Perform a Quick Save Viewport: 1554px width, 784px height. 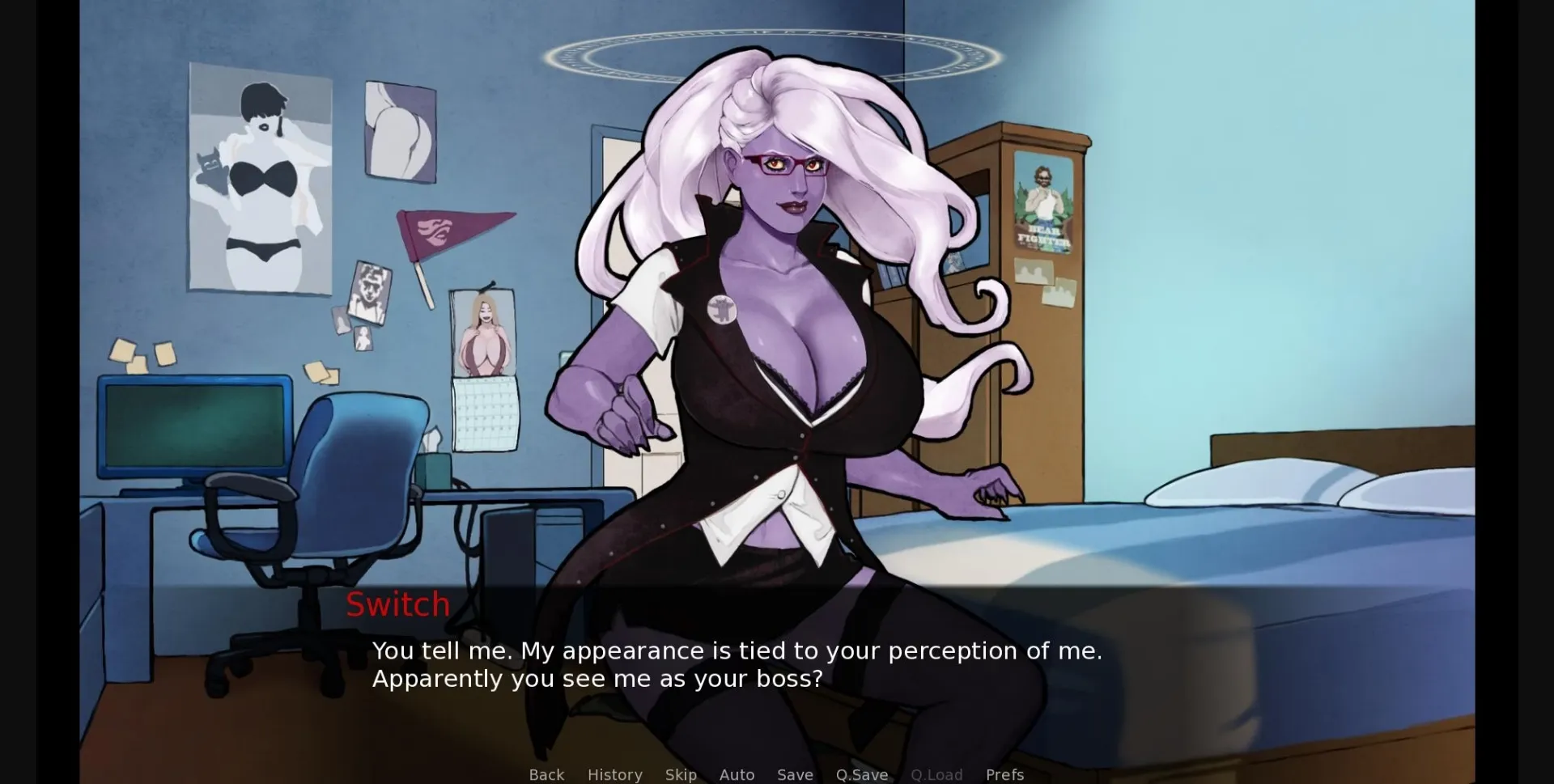tap(861, 774)
